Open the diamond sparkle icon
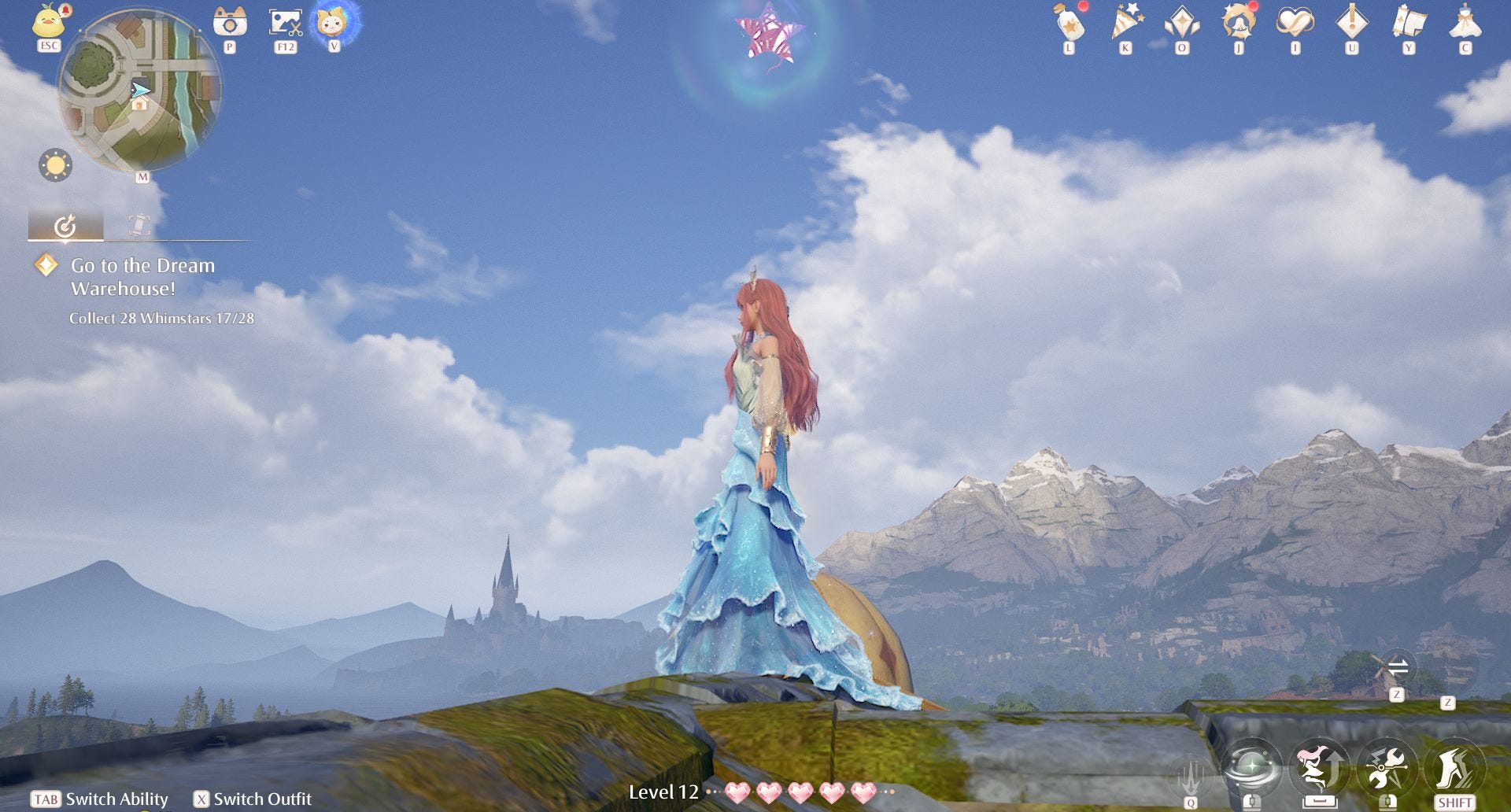 pos(1182,23)
